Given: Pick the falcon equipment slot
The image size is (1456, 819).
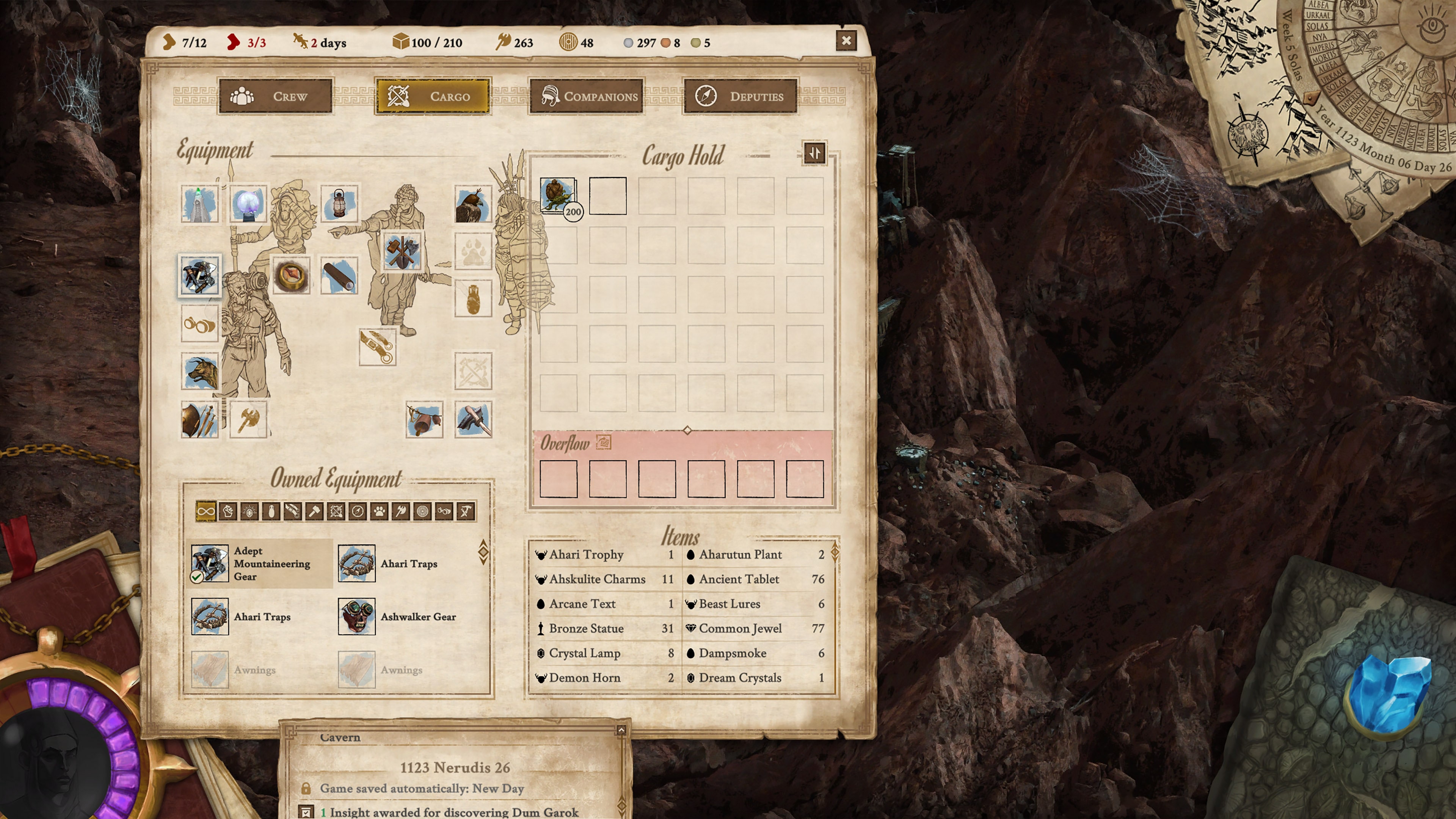Looking at the screenshot, I should tap(473, 204).
